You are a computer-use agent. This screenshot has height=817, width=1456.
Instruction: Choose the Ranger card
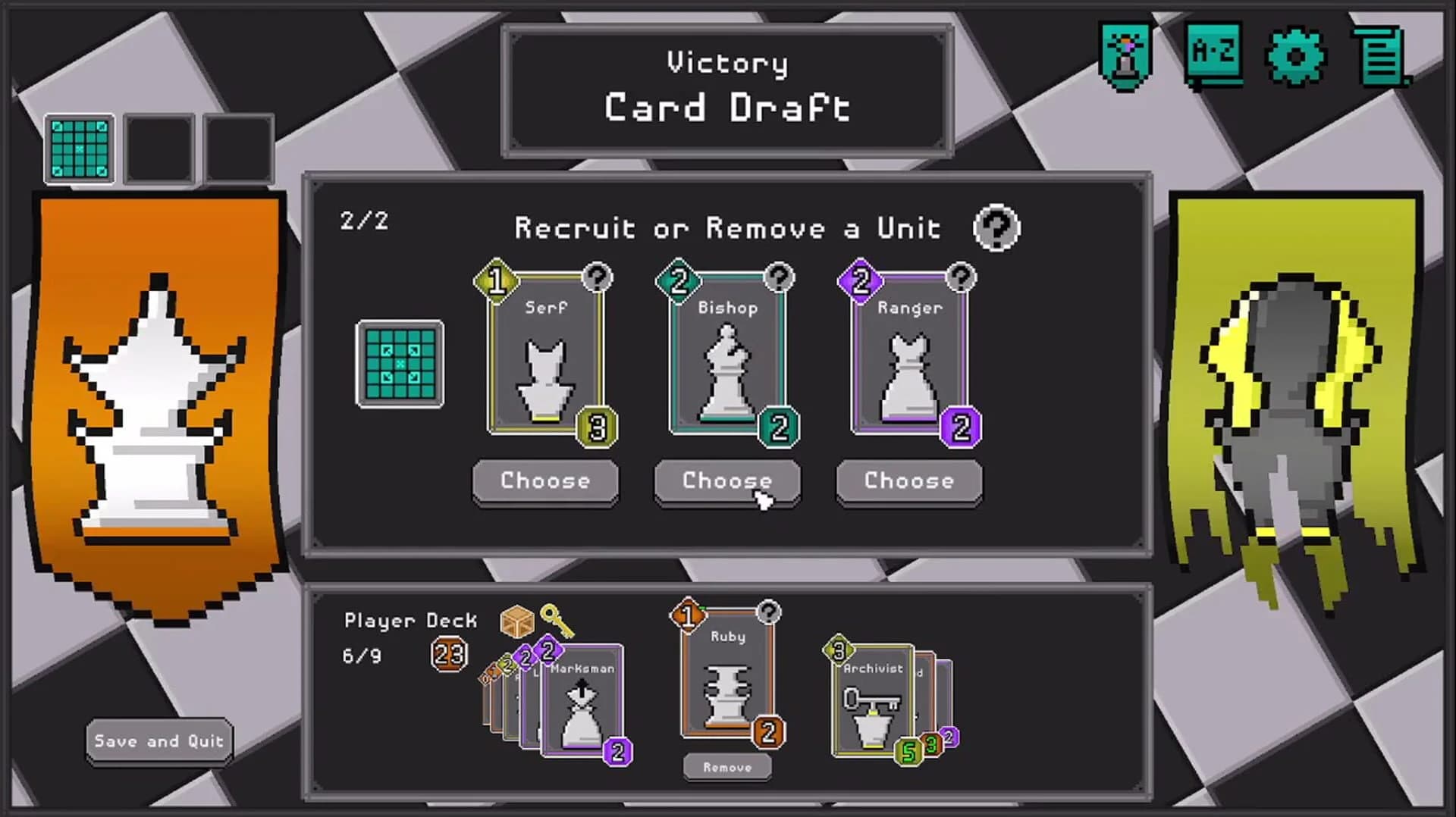click(908, 481)
